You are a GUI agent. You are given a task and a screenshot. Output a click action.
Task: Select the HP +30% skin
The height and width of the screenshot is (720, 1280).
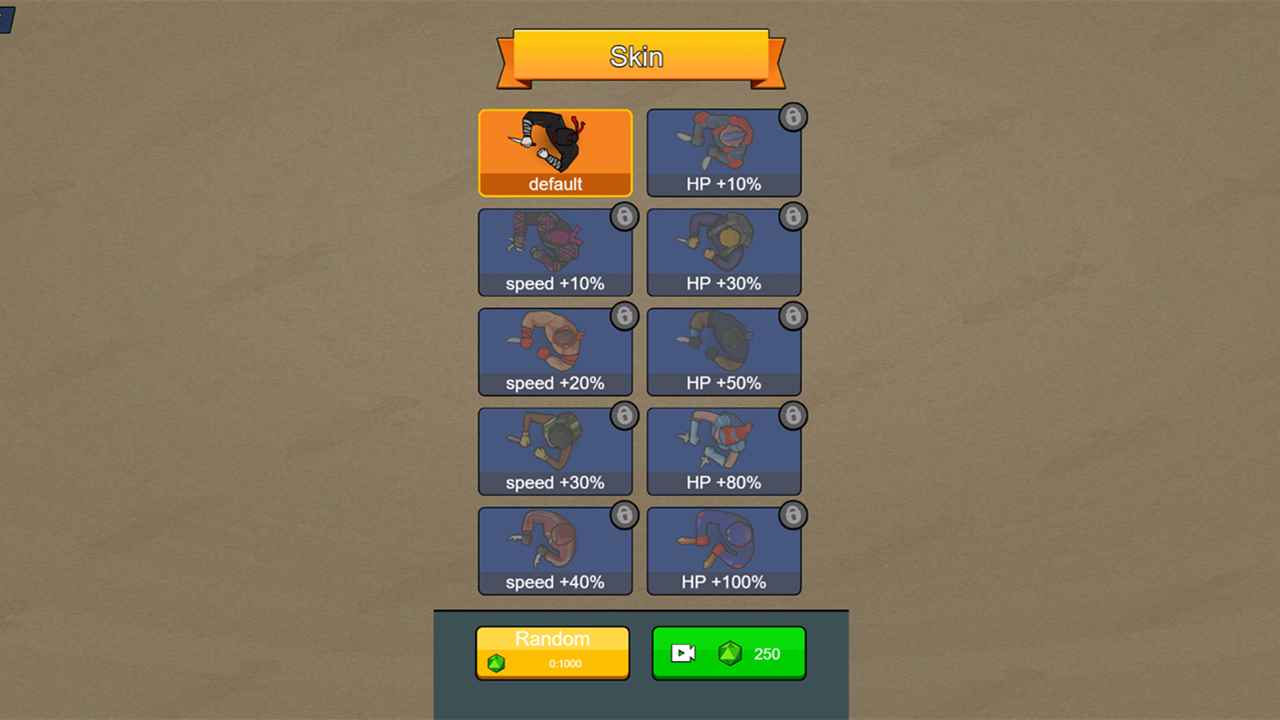pyautogui.click(x=723, y=252)
